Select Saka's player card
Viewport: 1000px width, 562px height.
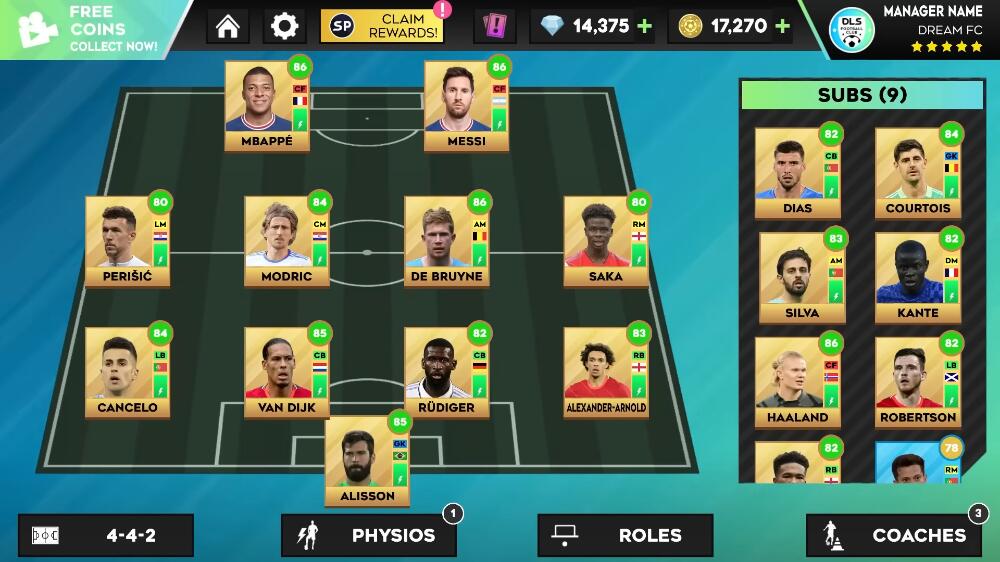[x=606, y=240]
